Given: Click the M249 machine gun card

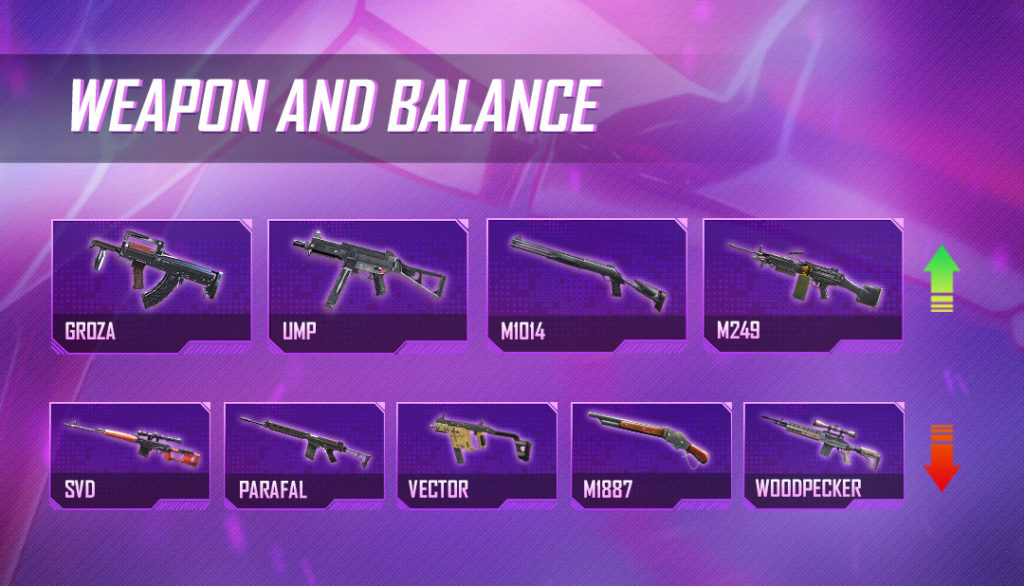Looking at the screenshot, I should [803, 285].
